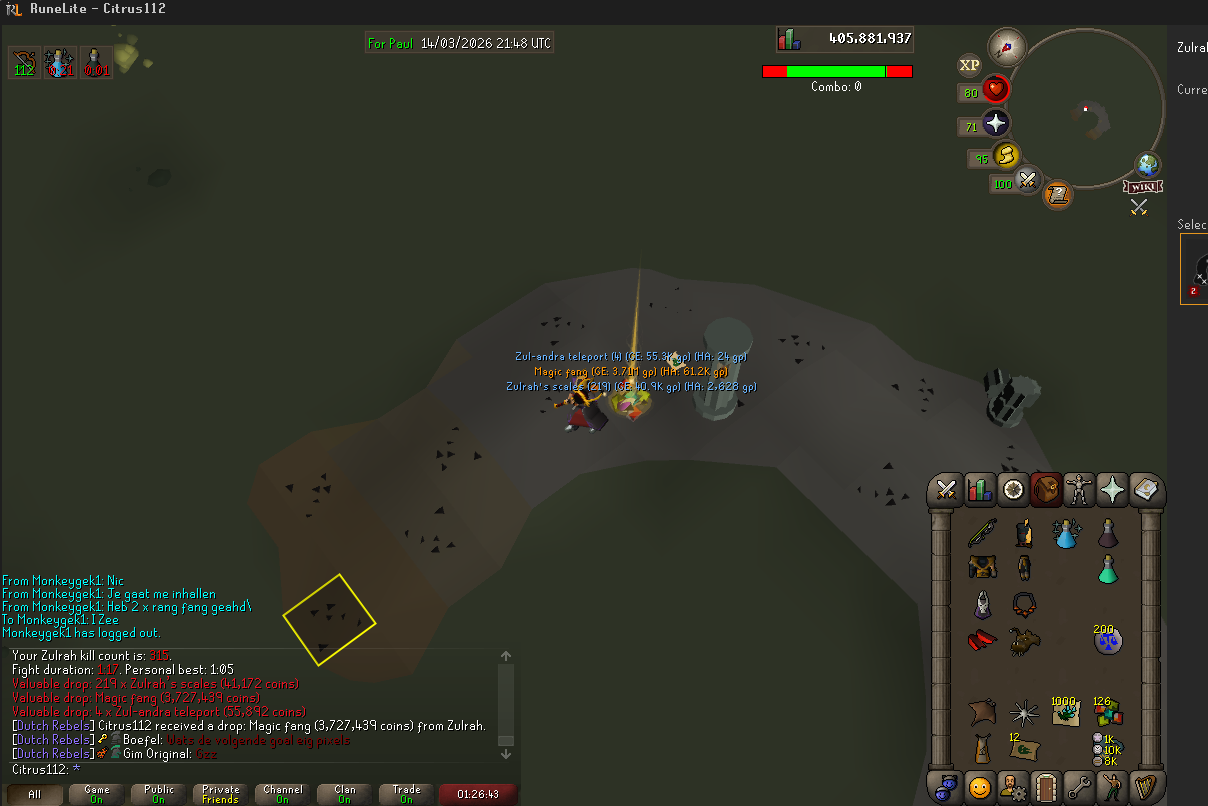This screenshot has height=806, width=1208.
Task: Switch chat filter to Clan
Action: pyautogui.click(x=344, y=794)
